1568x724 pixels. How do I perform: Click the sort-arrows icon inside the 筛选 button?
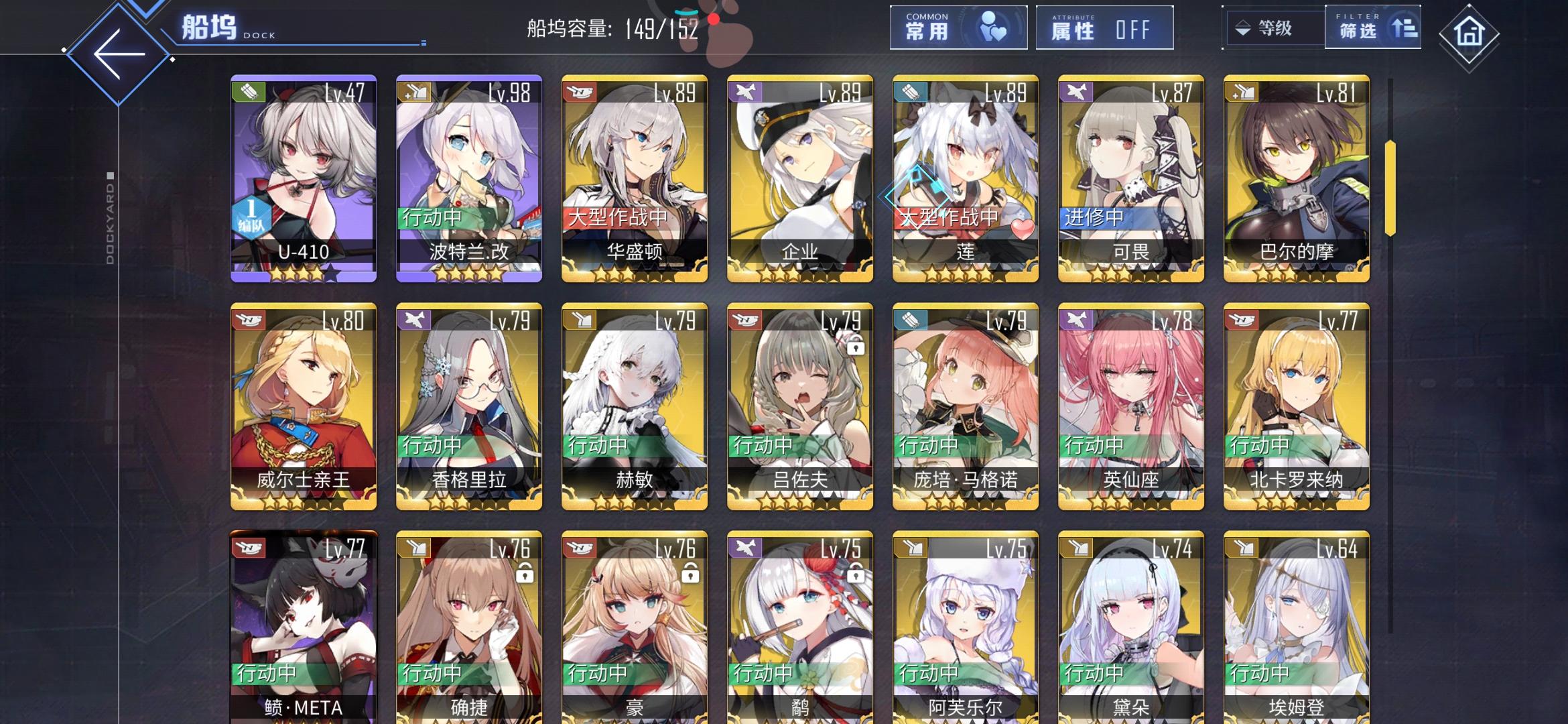(1405, 28)
